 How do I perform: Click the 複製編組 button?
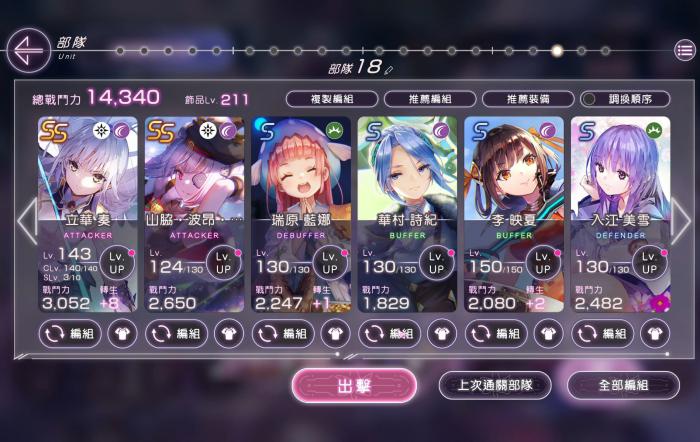pos(331,99)
